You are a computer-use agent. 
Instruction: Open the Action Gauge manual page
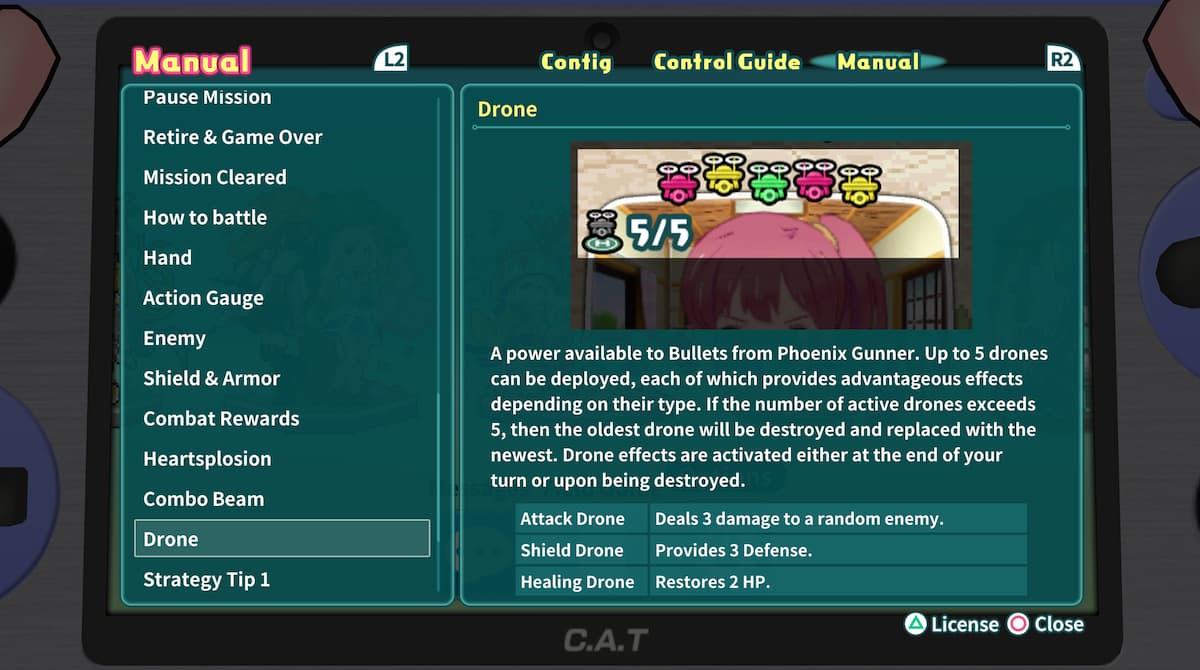point(203,298)
